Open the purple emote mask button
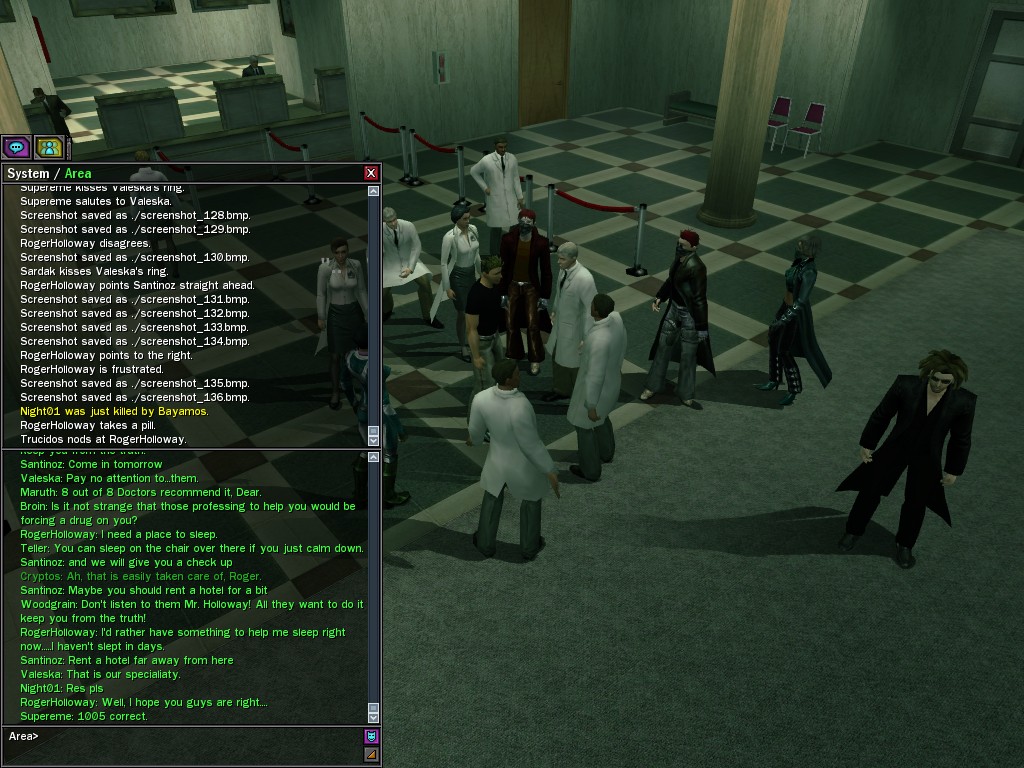The height and width of the screenshot is (768, 1024). [371, 737]
